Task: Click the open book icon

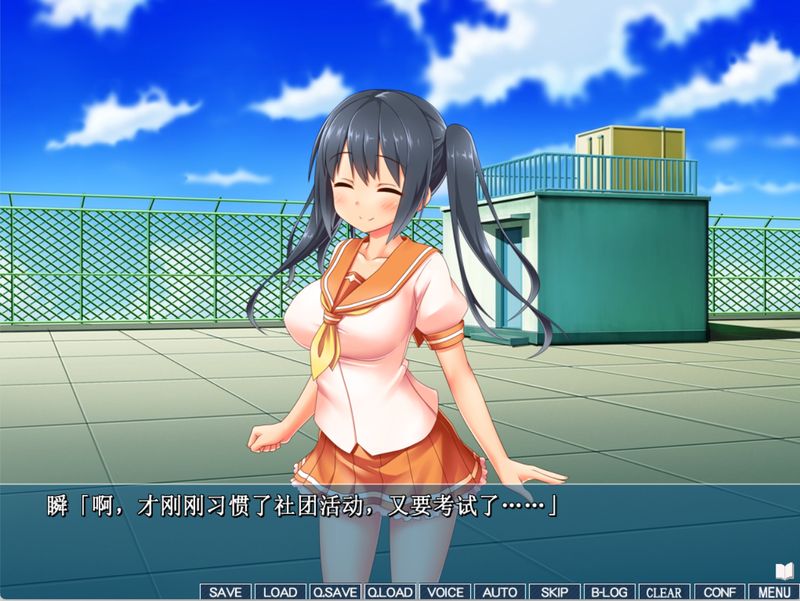Action: click(784, 571)
